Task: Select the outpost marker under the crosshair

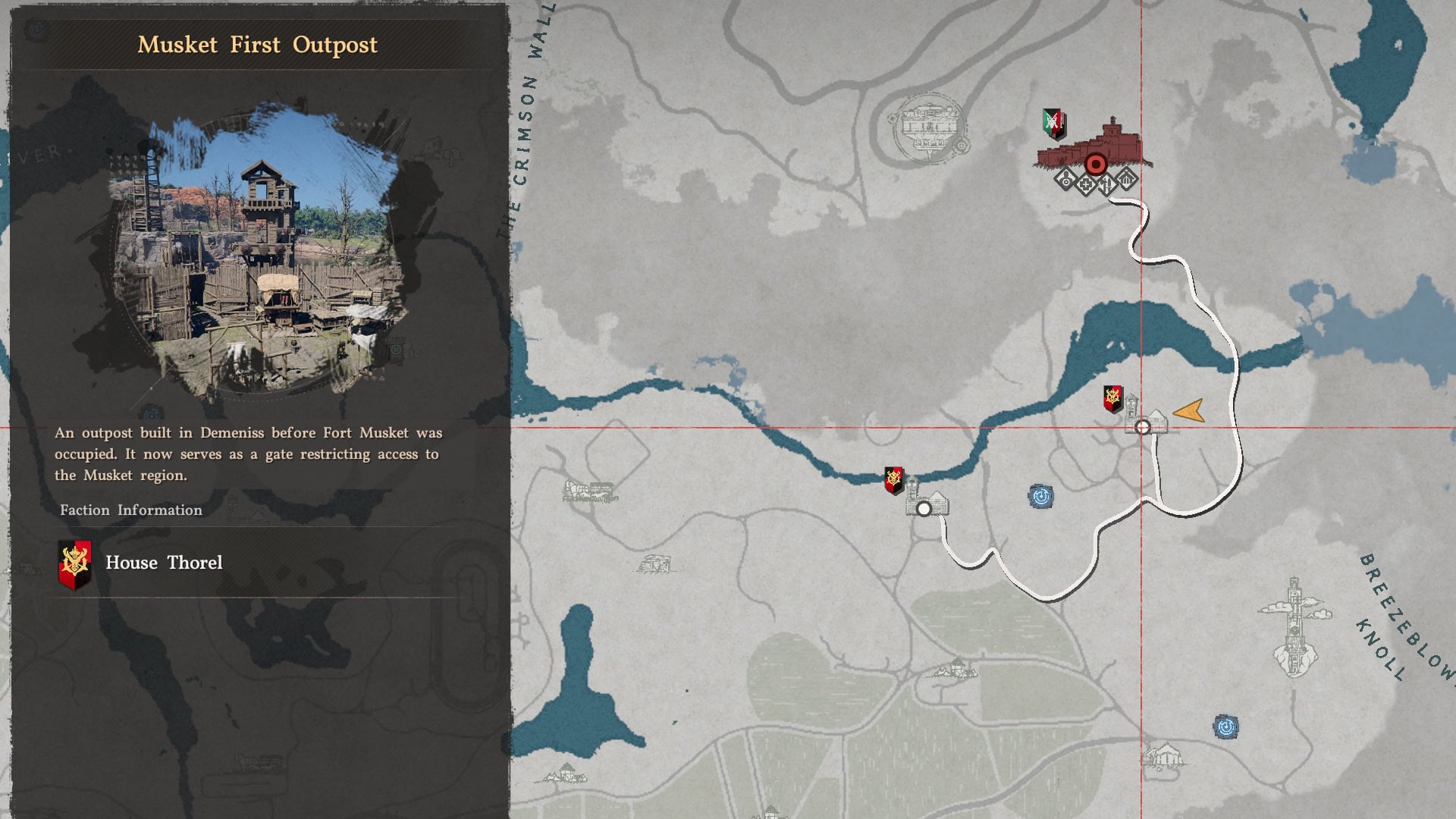Action: 1143,428
